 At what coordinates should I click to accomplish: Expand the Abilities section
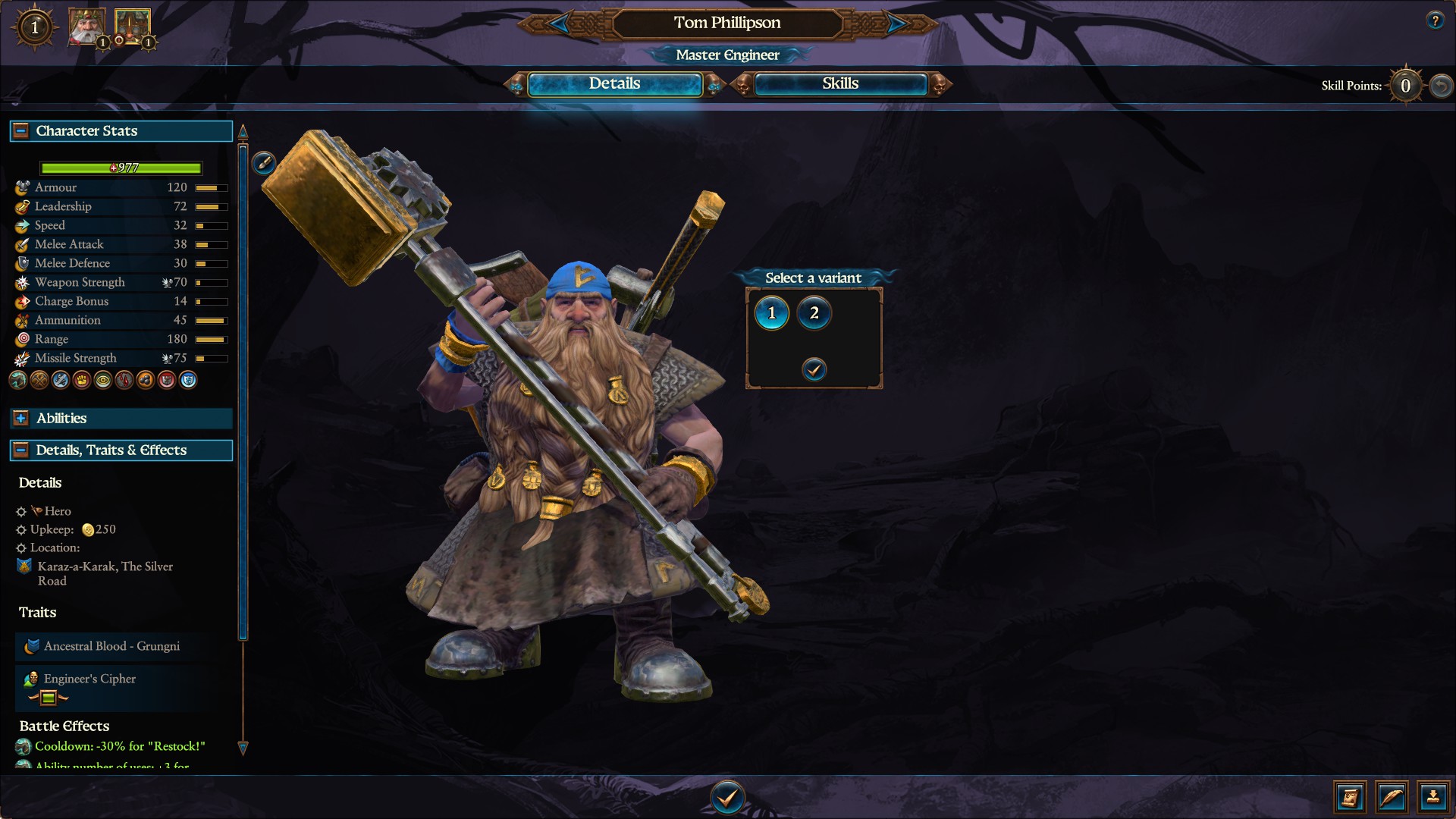click(x=21, y=419)
